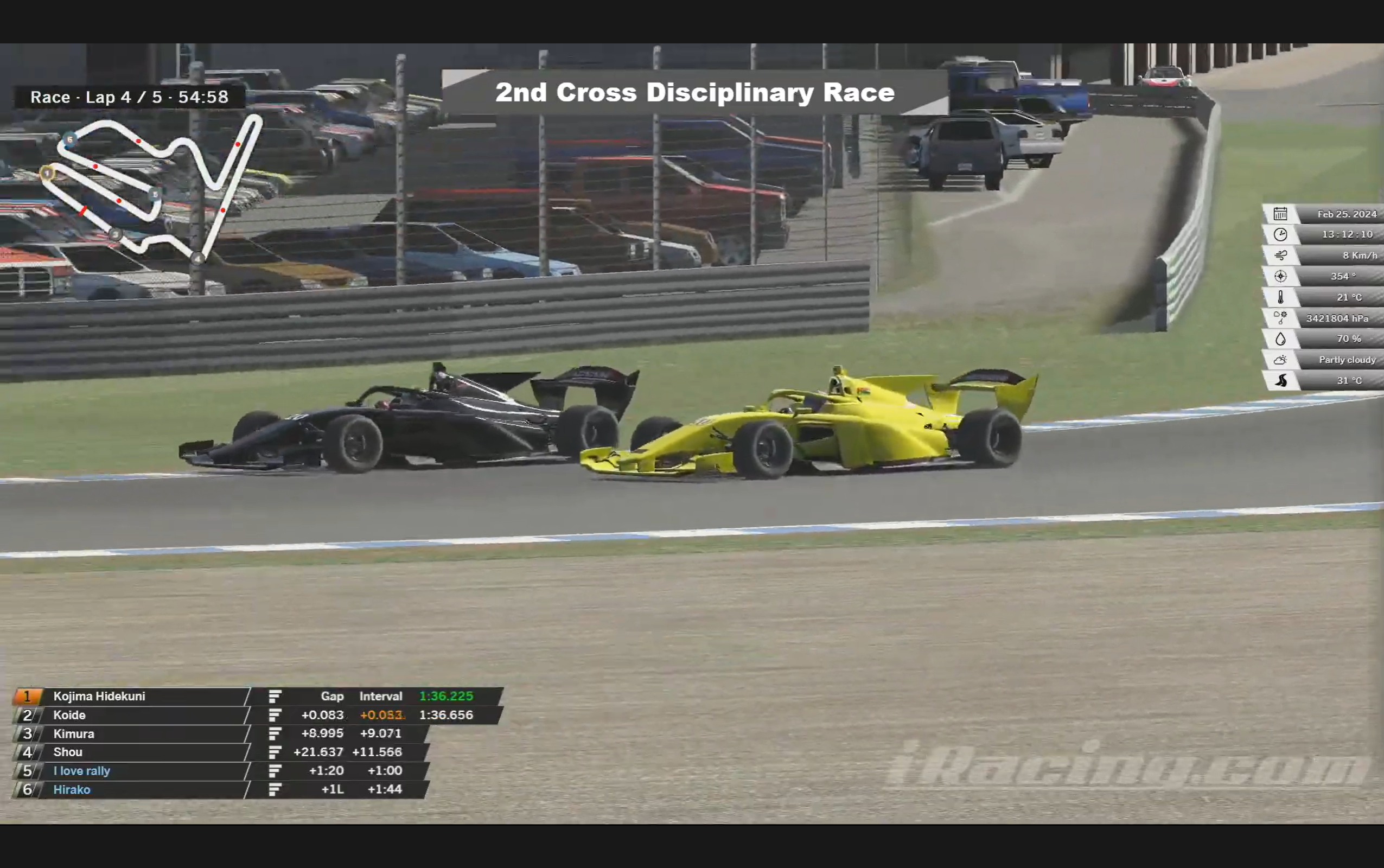Choose Koide's row in the leaderboard

pyautogui.click(x=69, y=716)
